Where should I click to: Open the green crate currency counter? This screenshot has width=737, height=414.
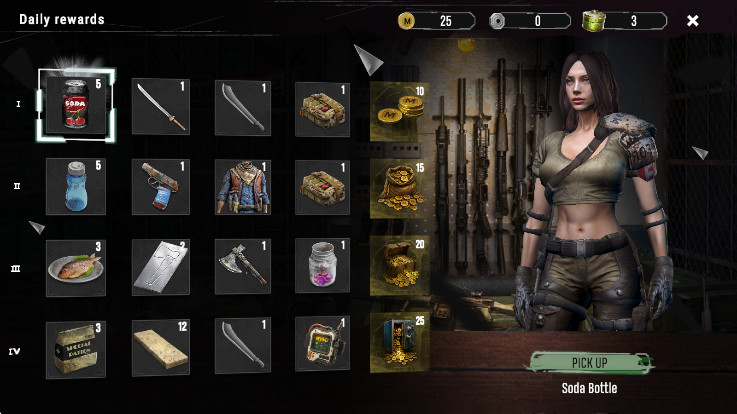tap(625, 20)
